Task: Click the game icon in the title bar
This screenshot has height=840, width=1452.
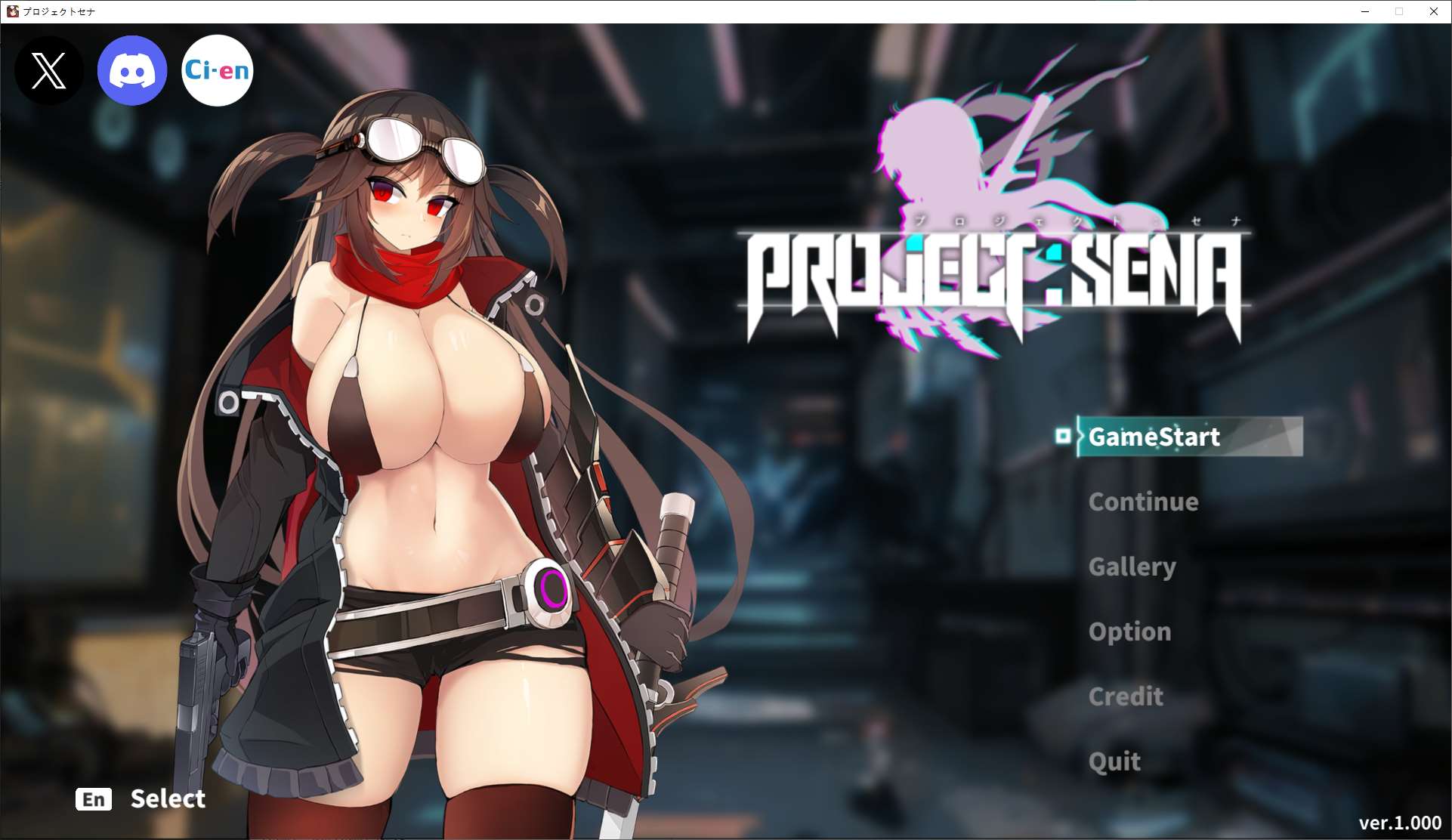Action: click(x=11, y=11)
